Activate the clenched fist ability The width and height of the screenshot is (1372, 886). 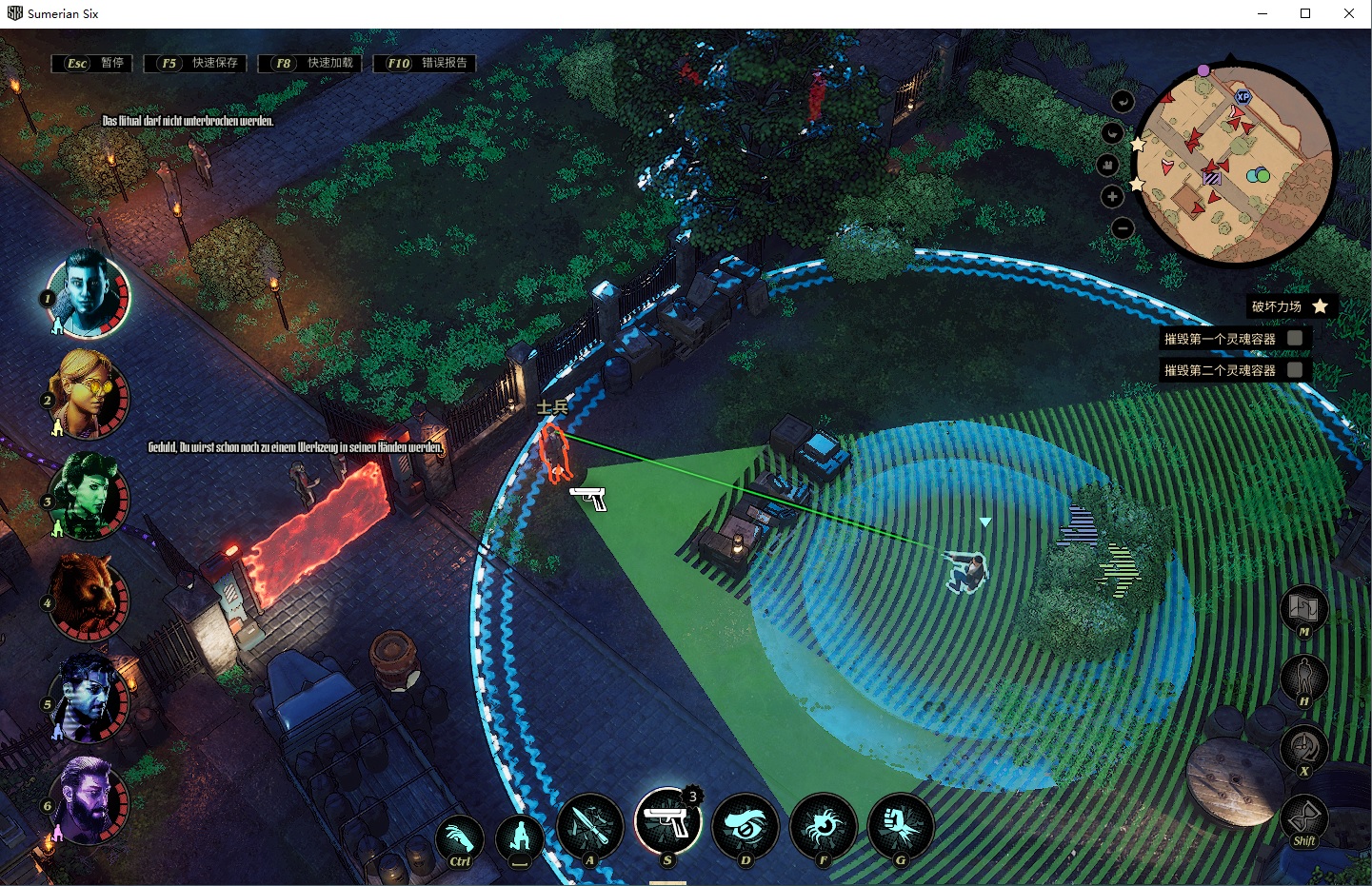(x=900, y=825)
